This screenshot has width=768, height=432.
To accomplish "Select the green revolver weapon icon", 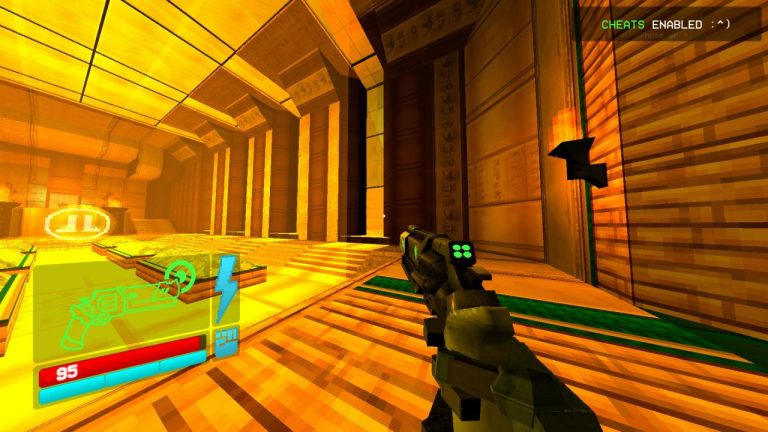I will tap(120, 300).
